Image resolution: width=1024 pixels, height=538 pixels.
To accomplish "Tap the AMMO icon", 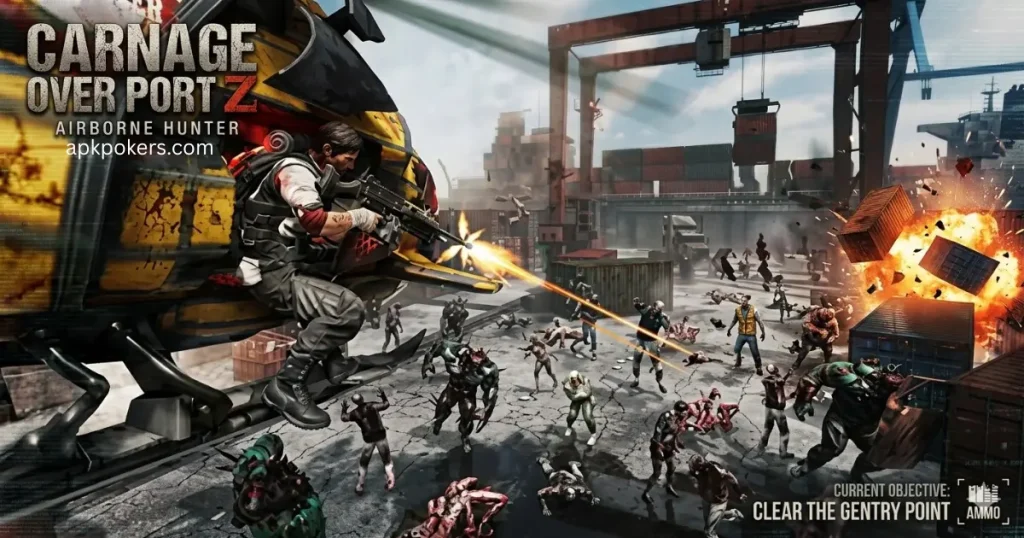I will [x=982, y=501].
